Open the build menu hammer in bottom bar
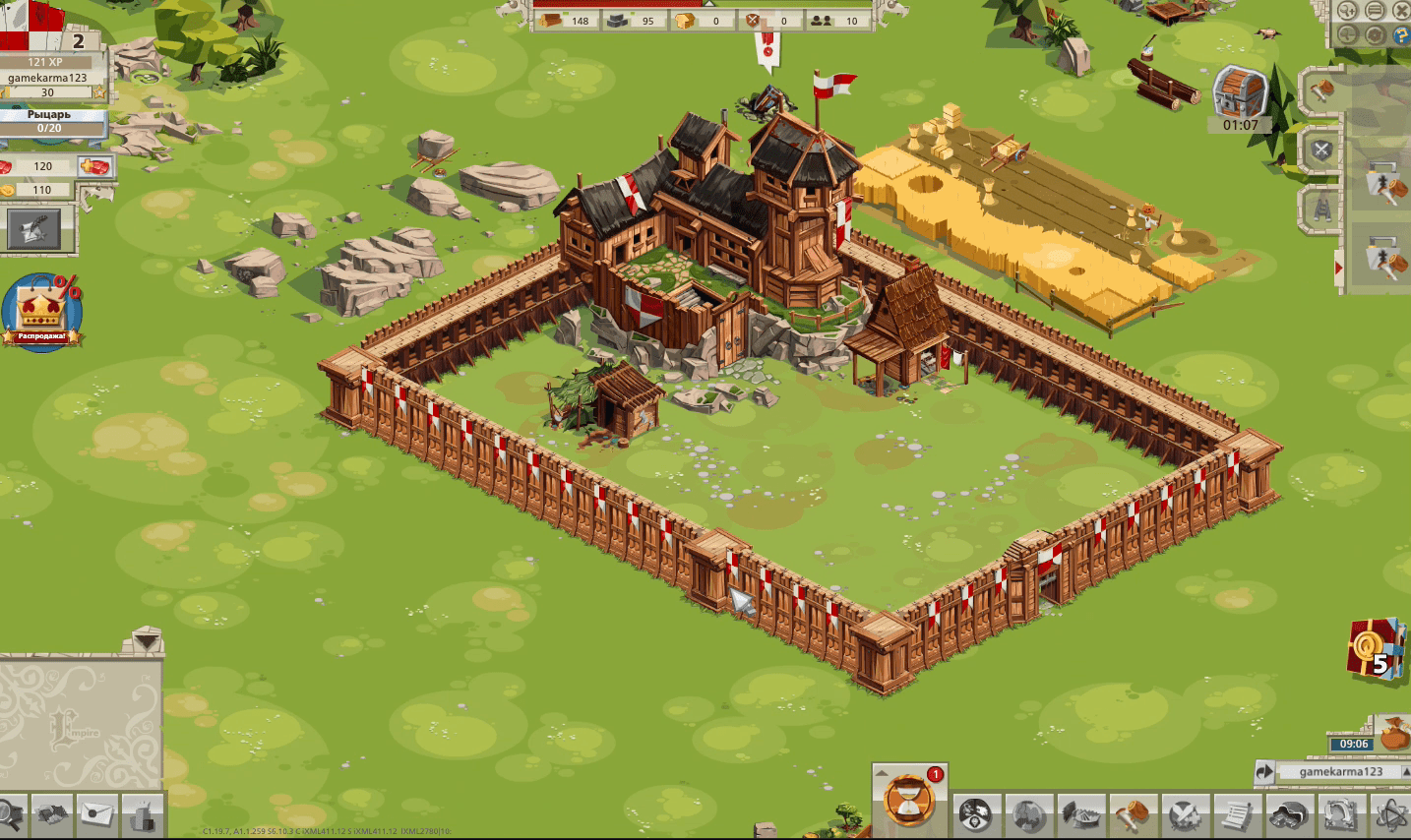 [1132, 815]
